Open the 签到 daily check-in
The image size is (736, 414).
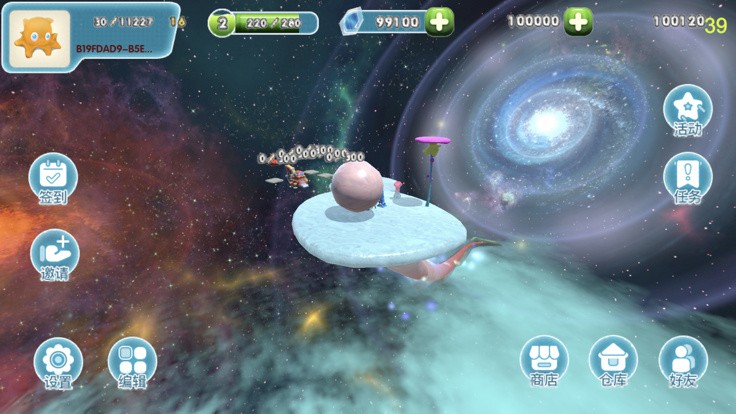point(53,177)
